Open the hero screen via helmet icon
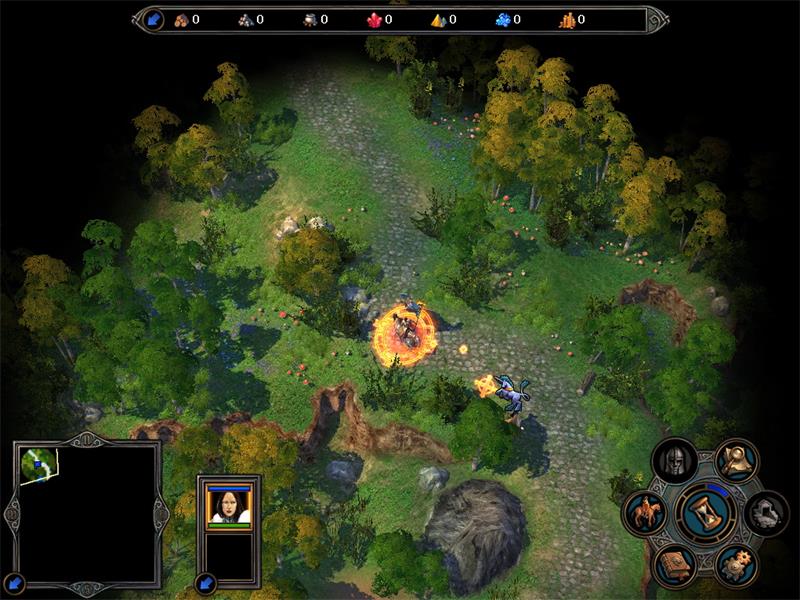Image resolution: width=800 pixels, height=600 pixels. (674, 462)
